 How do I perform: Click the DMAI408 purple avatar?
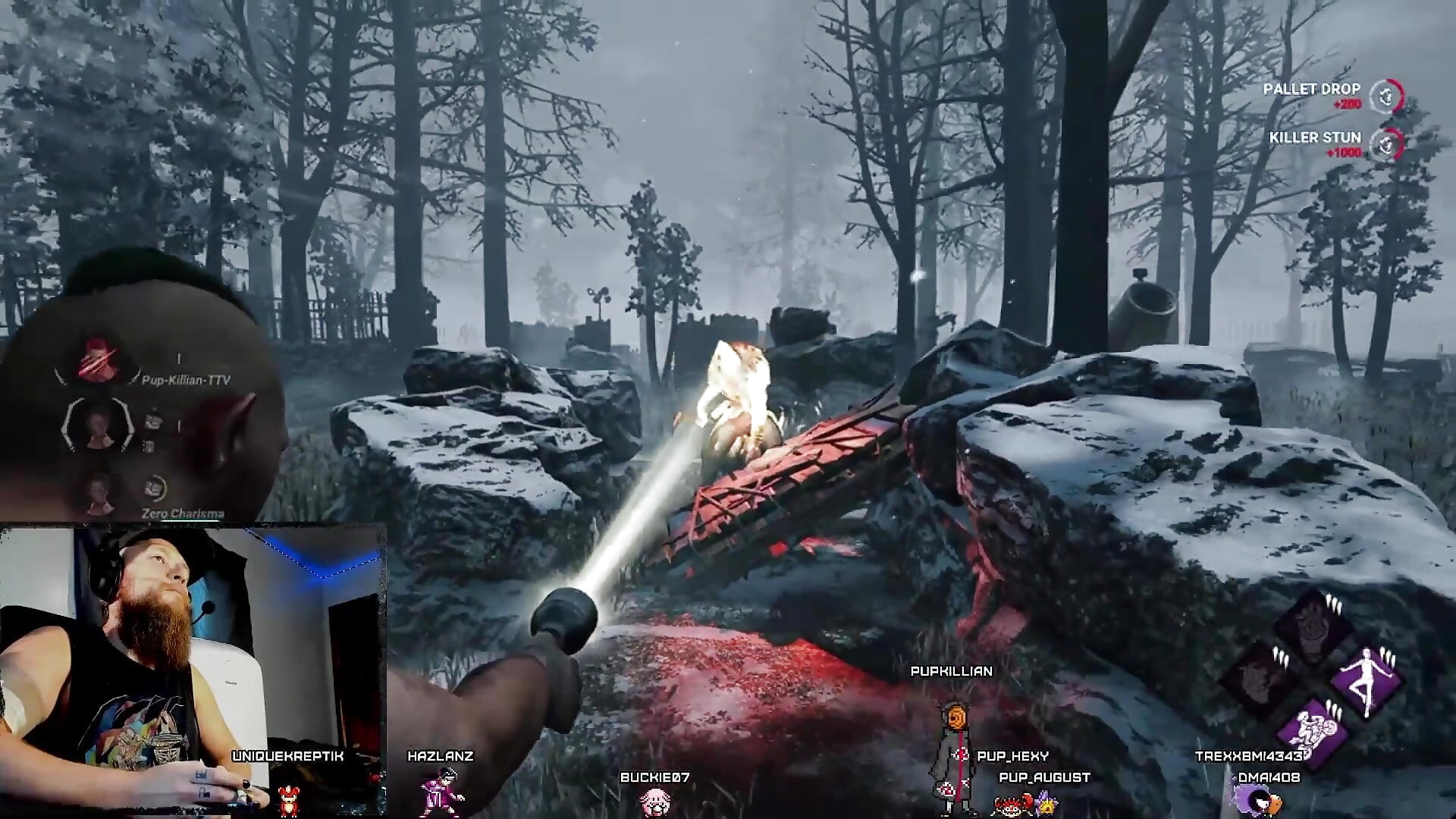(1257, 801)
